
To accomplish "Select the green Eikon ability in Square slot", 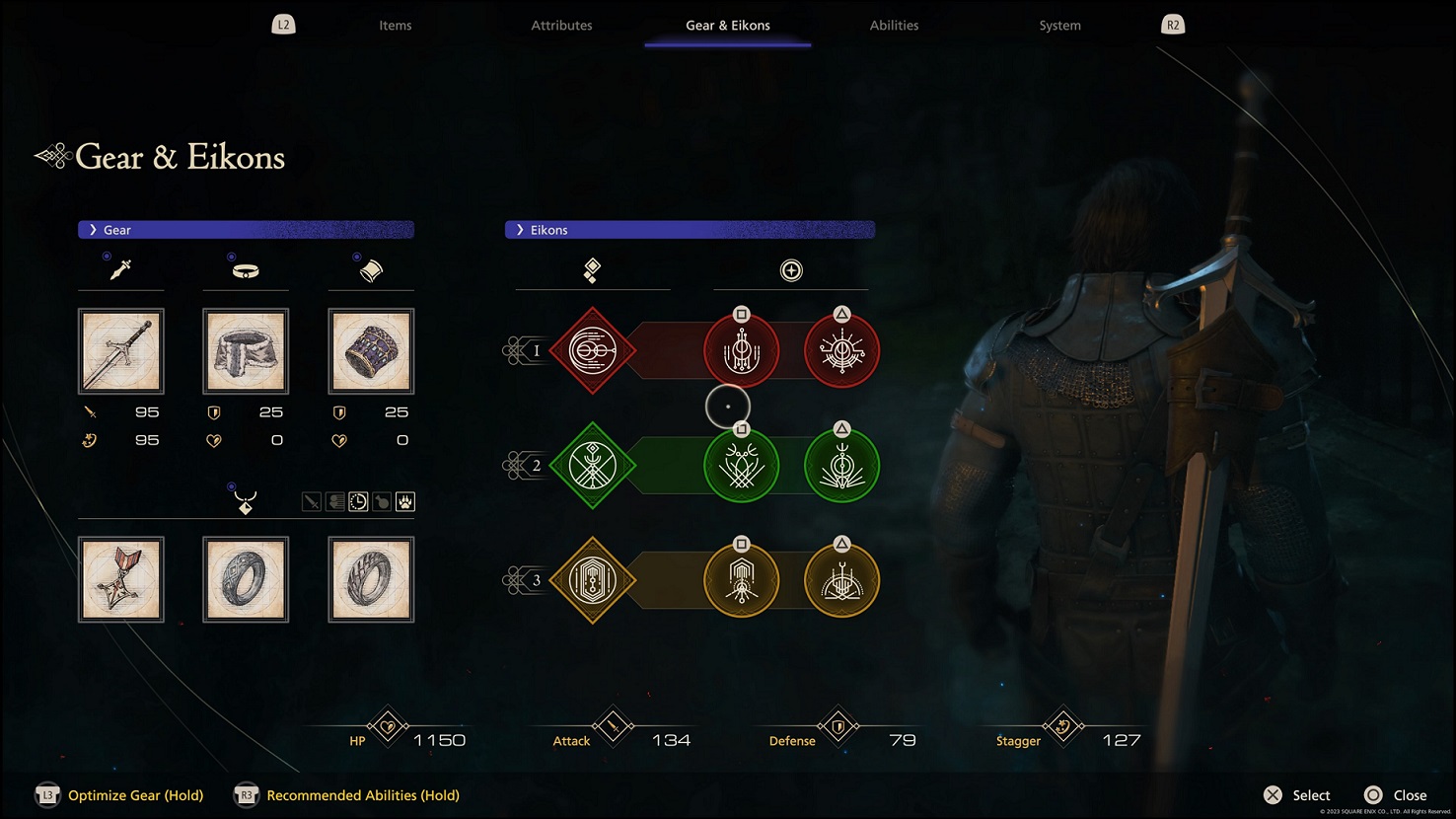I will tap(741, 465).
